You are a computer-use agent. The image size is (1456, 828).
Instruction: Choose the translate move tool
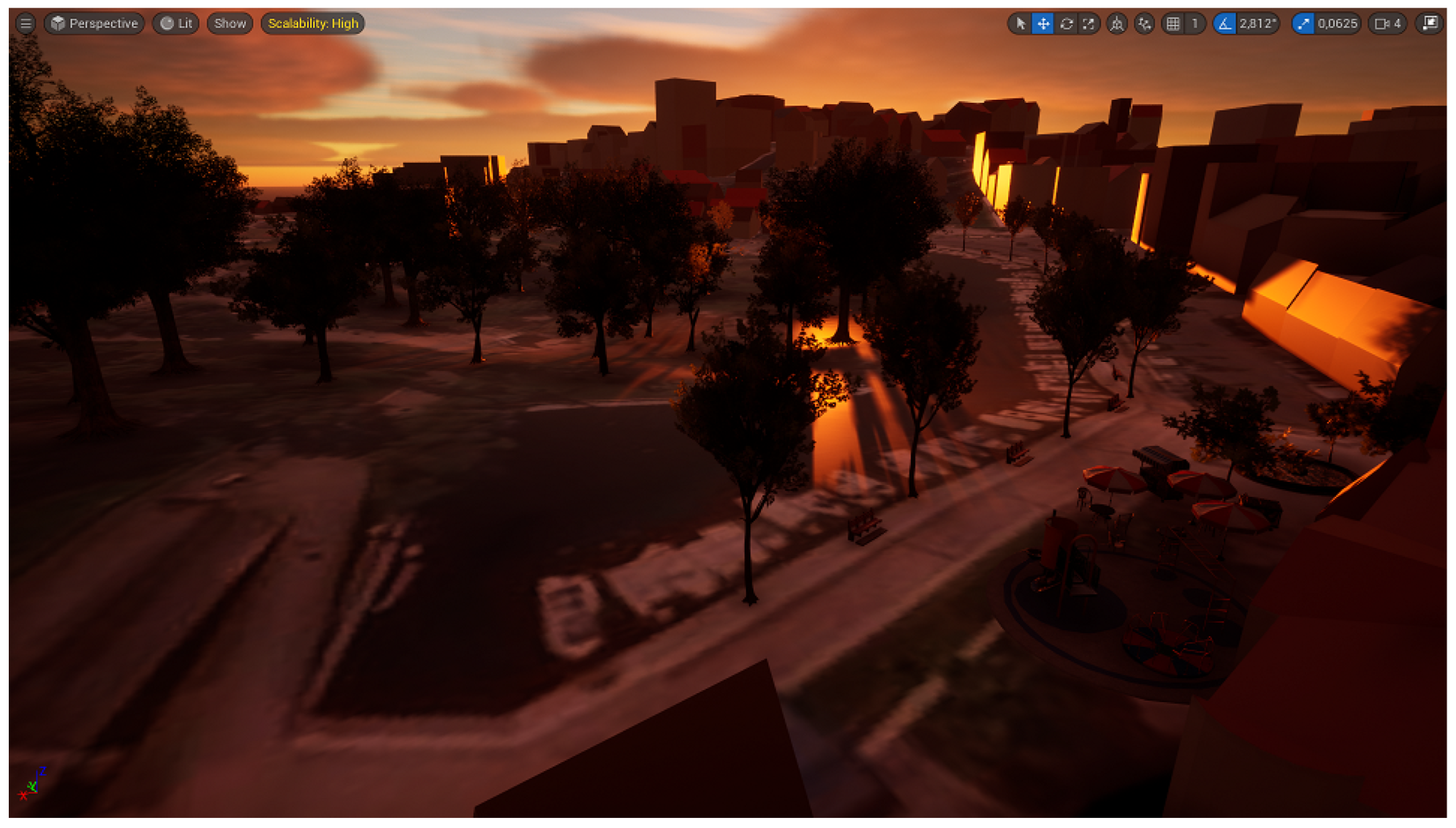[x=1043, y=24]
